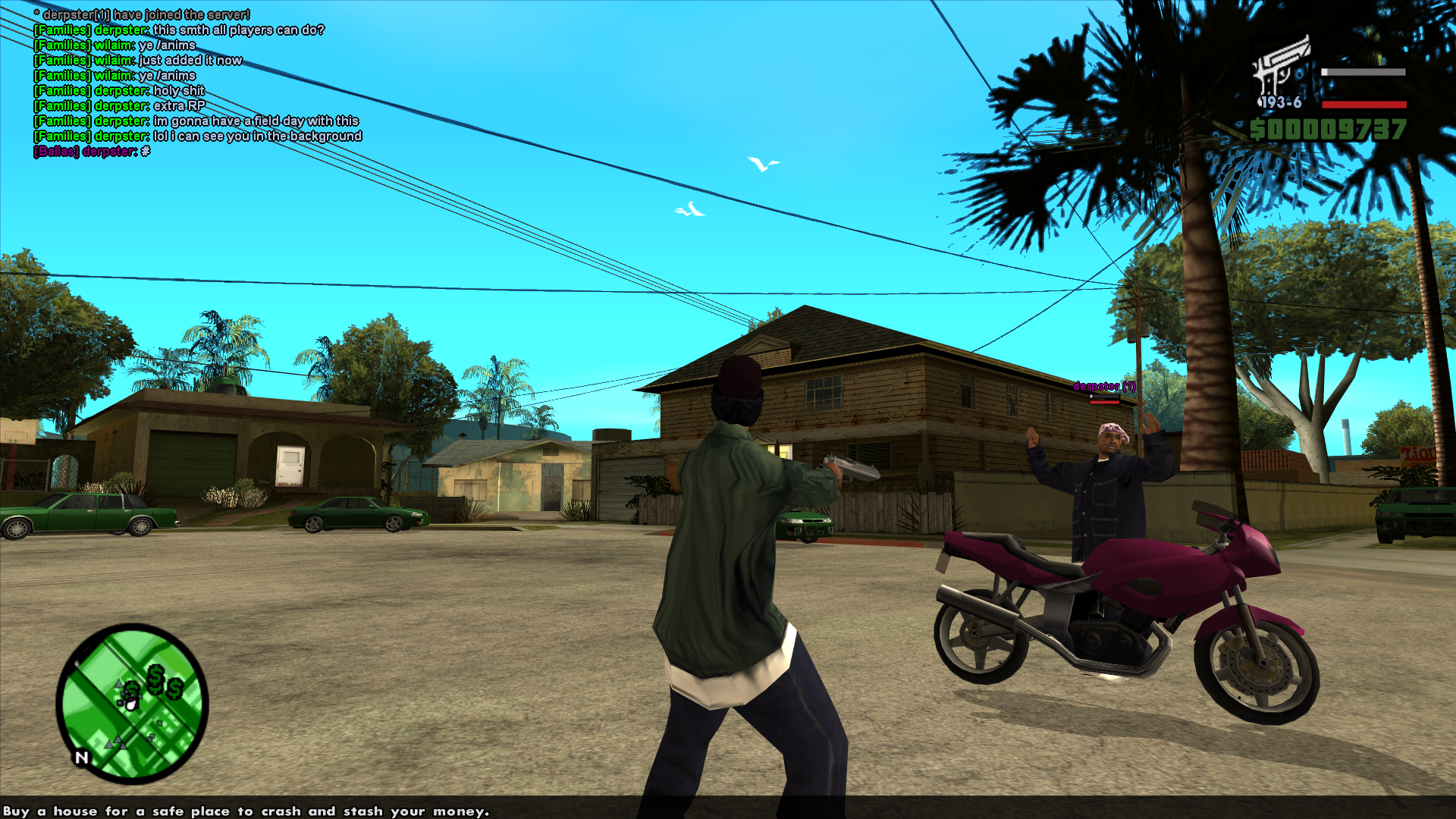
Task: Click the [Families] wilaim 'ye /anims' message
Action: point(114,45)
